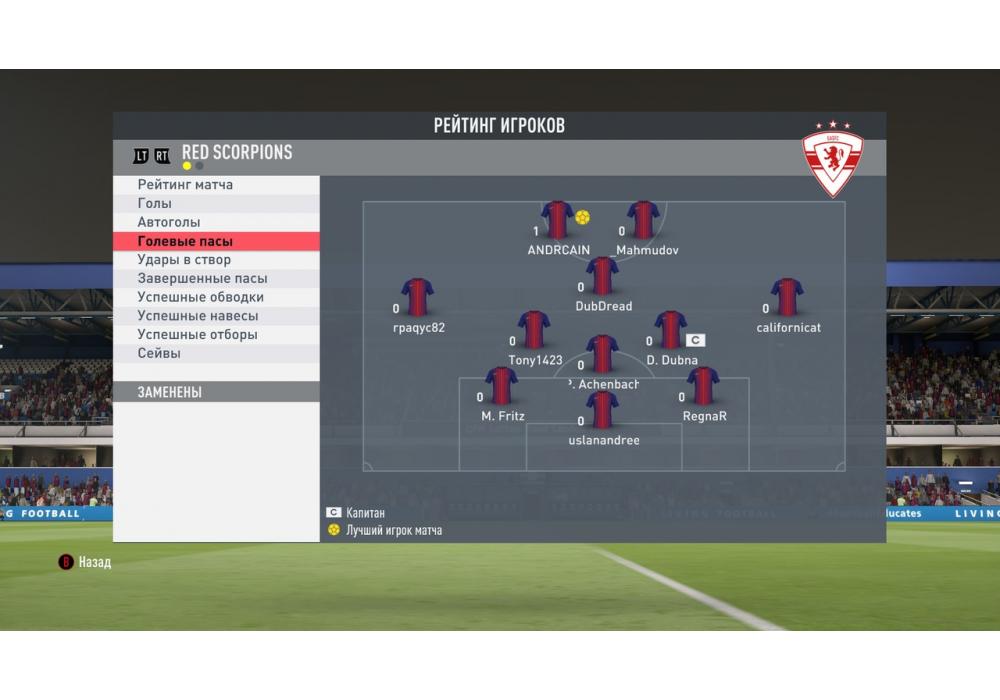Open the Успешные обводки category
The width and height of the screenshot is (1000, 700).
216,297
